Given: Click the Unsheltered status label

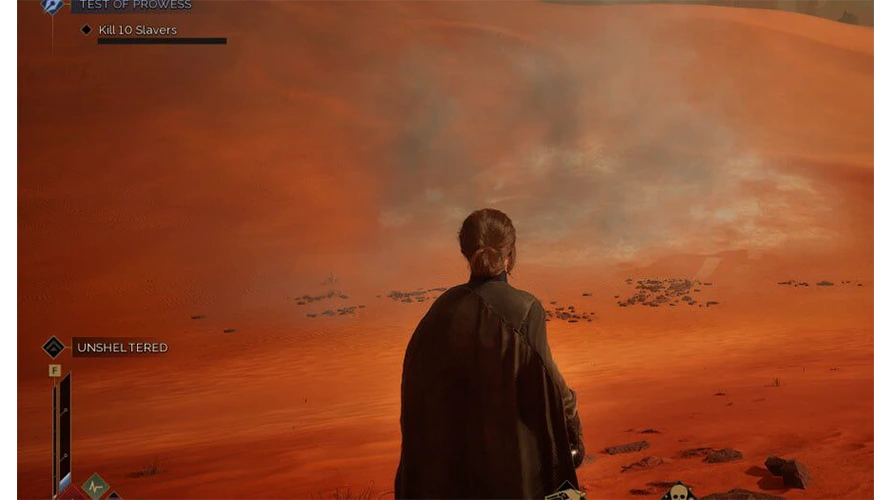Looking at the screenshot, I should (122, 348).
